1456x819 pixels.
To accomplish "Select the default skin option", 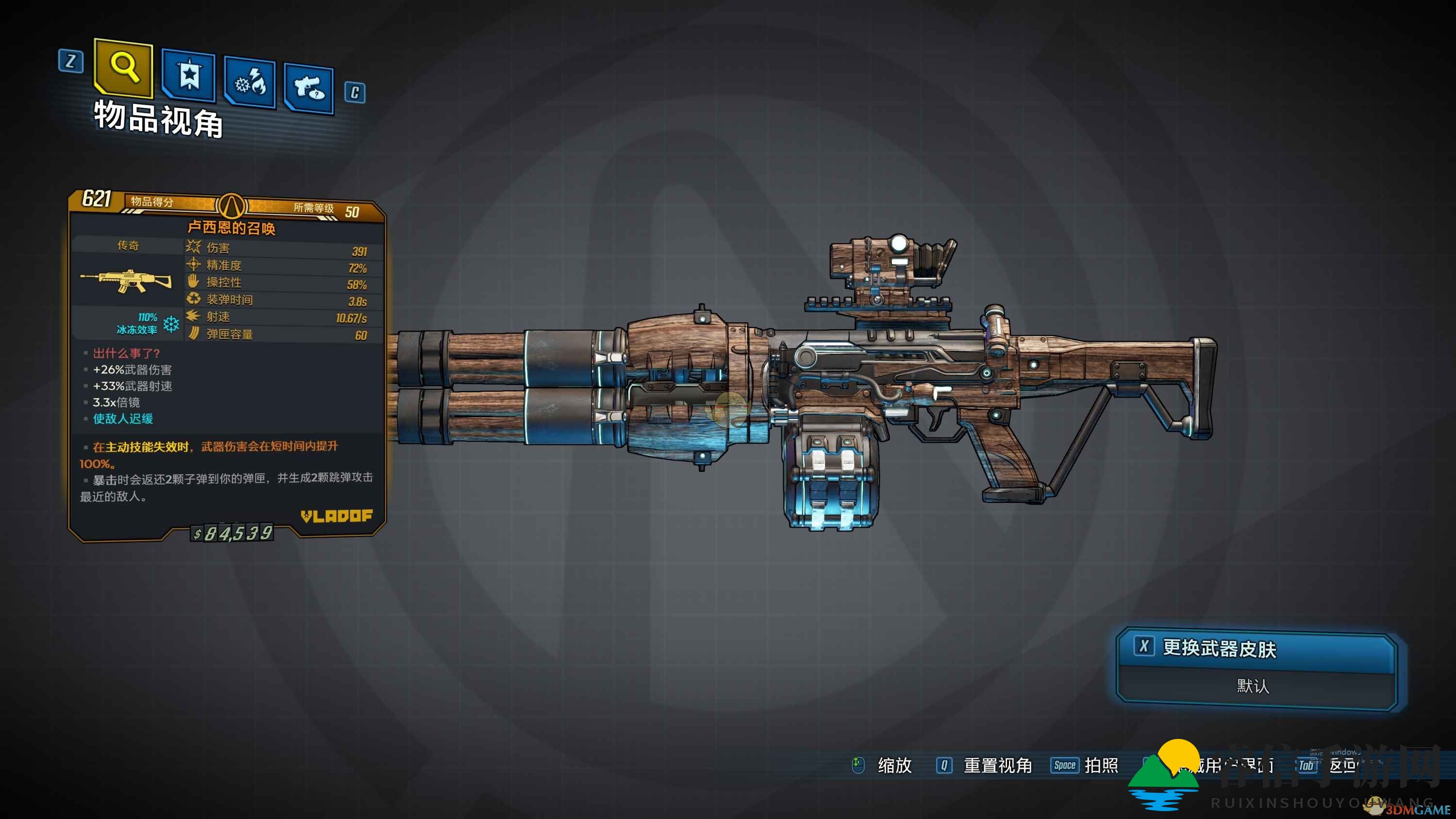I will click(x=1254, y=686).
